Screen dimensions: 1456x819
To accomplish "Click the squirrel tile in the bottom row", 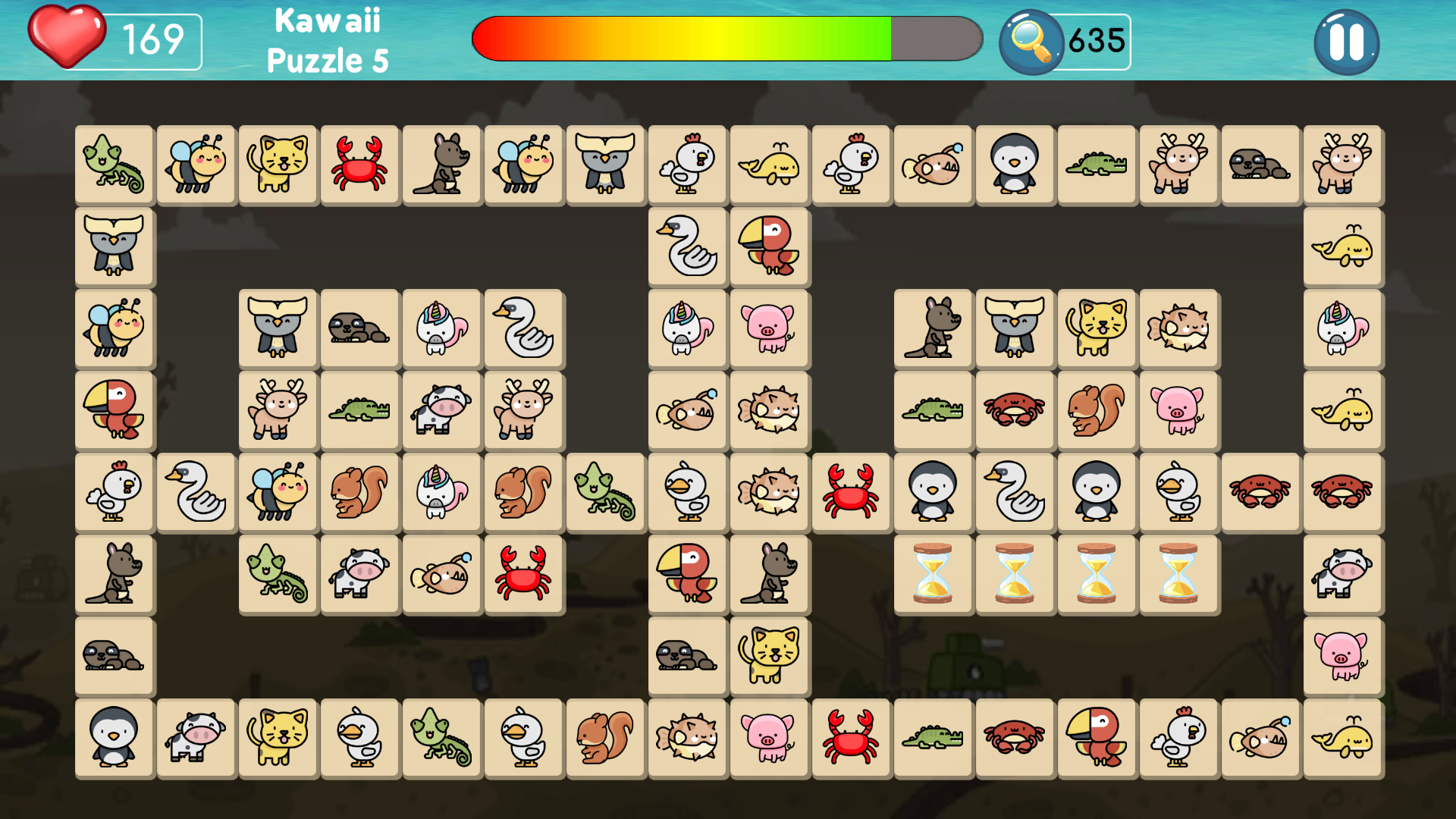I will 605,738.
